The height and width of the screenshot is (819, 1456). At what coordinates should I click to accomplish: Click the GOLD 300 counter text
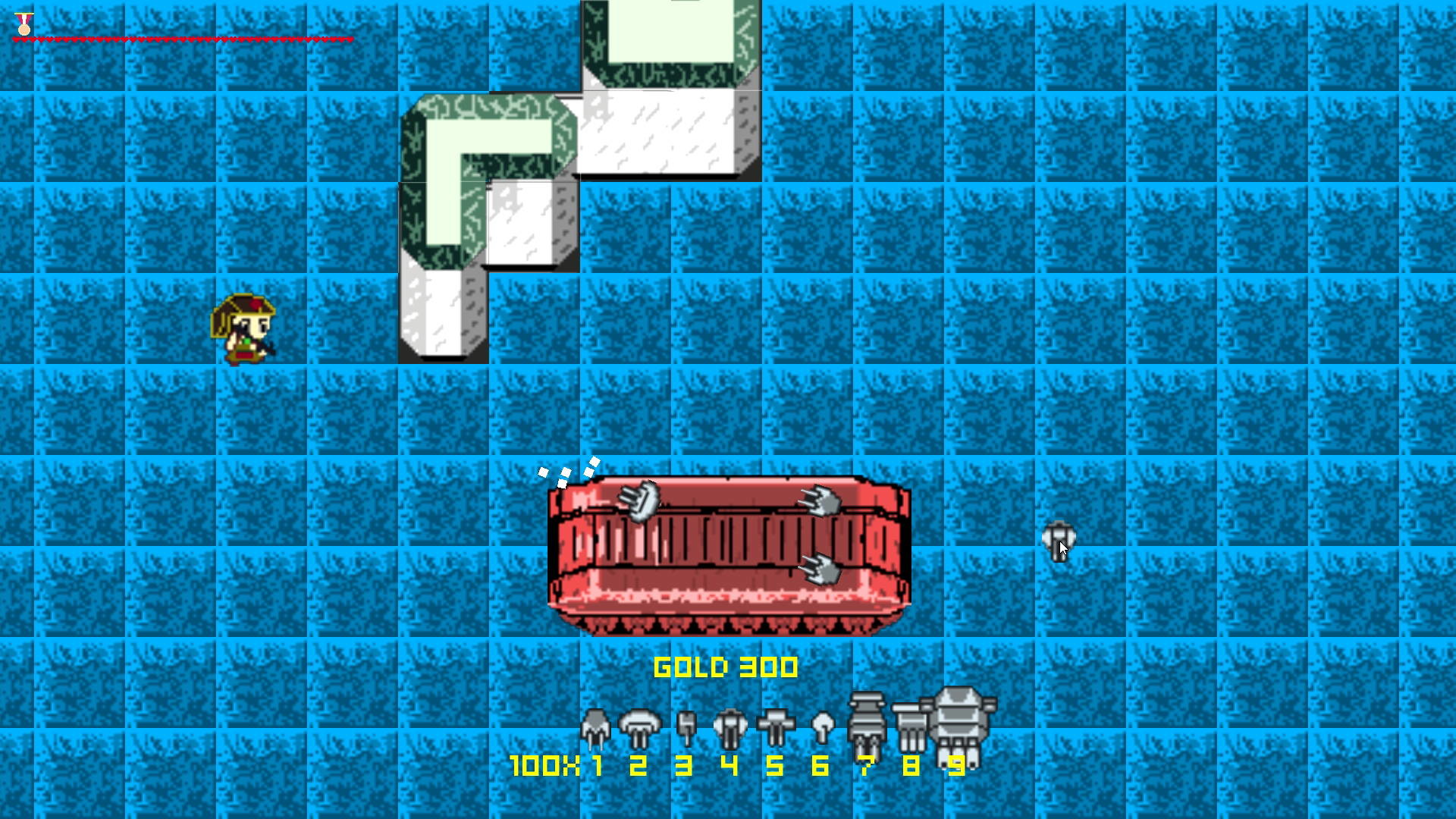(x=726, y=667)
